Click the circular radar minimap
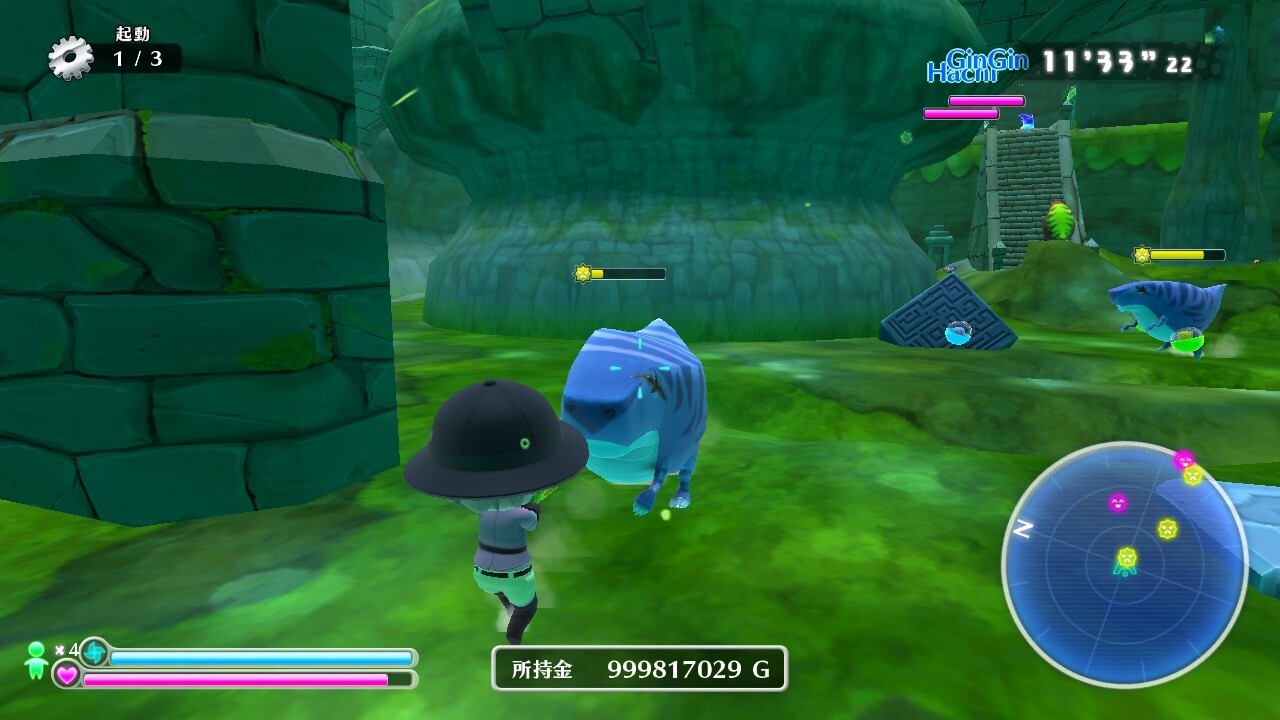Screen dimensions: 1280x720 pyautogui.click(x=1124, y=564)
